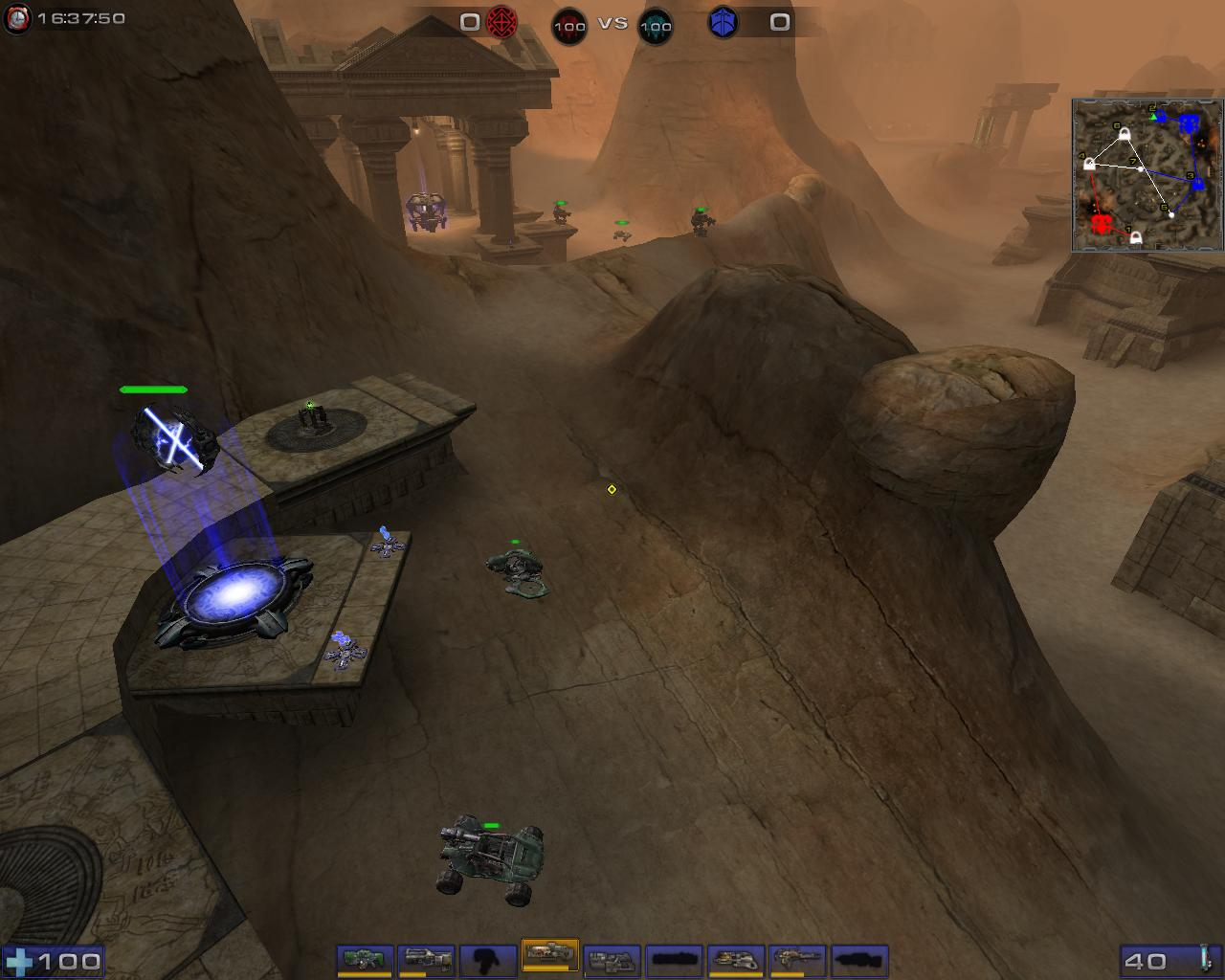This screenshot has width=1225, height=980.
Task: Click the ammo bullet icon bottom-right
Action: pyautogui.click(x=1204, y=957)
